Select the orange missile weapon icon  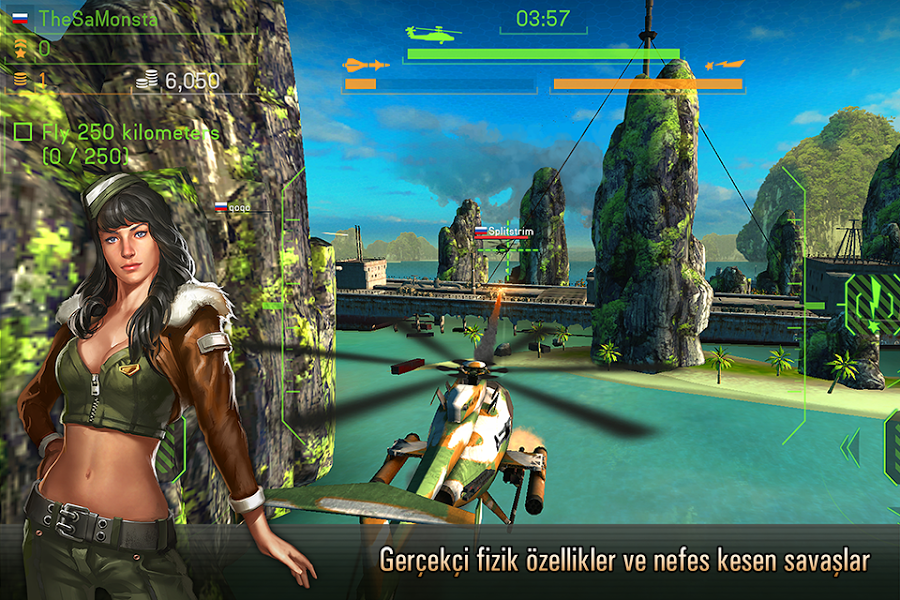(365, 65)
